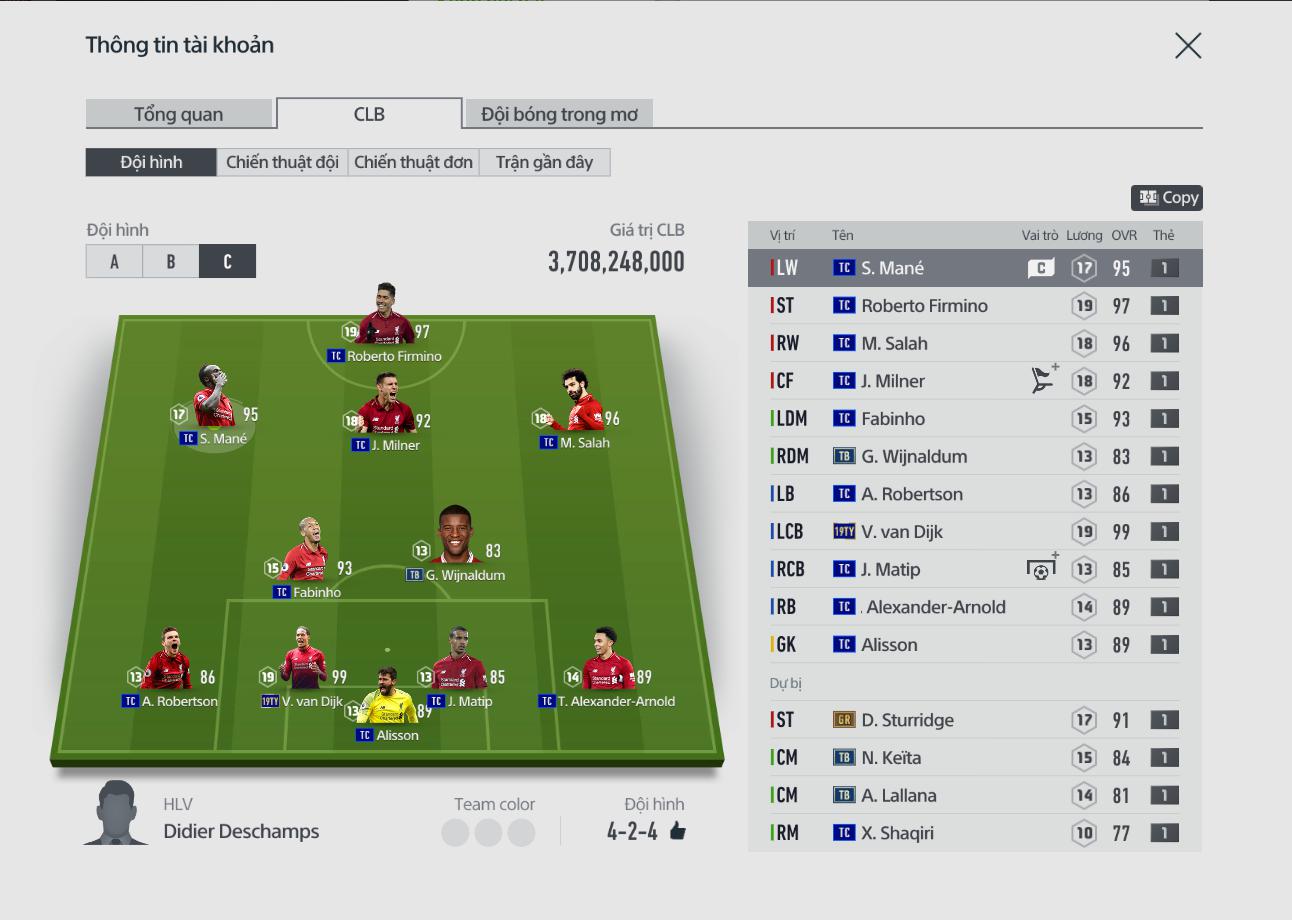Select substitute D. Sturridge's row
1292x920 pixels.
pyautogui.click(x=975, y=720)
